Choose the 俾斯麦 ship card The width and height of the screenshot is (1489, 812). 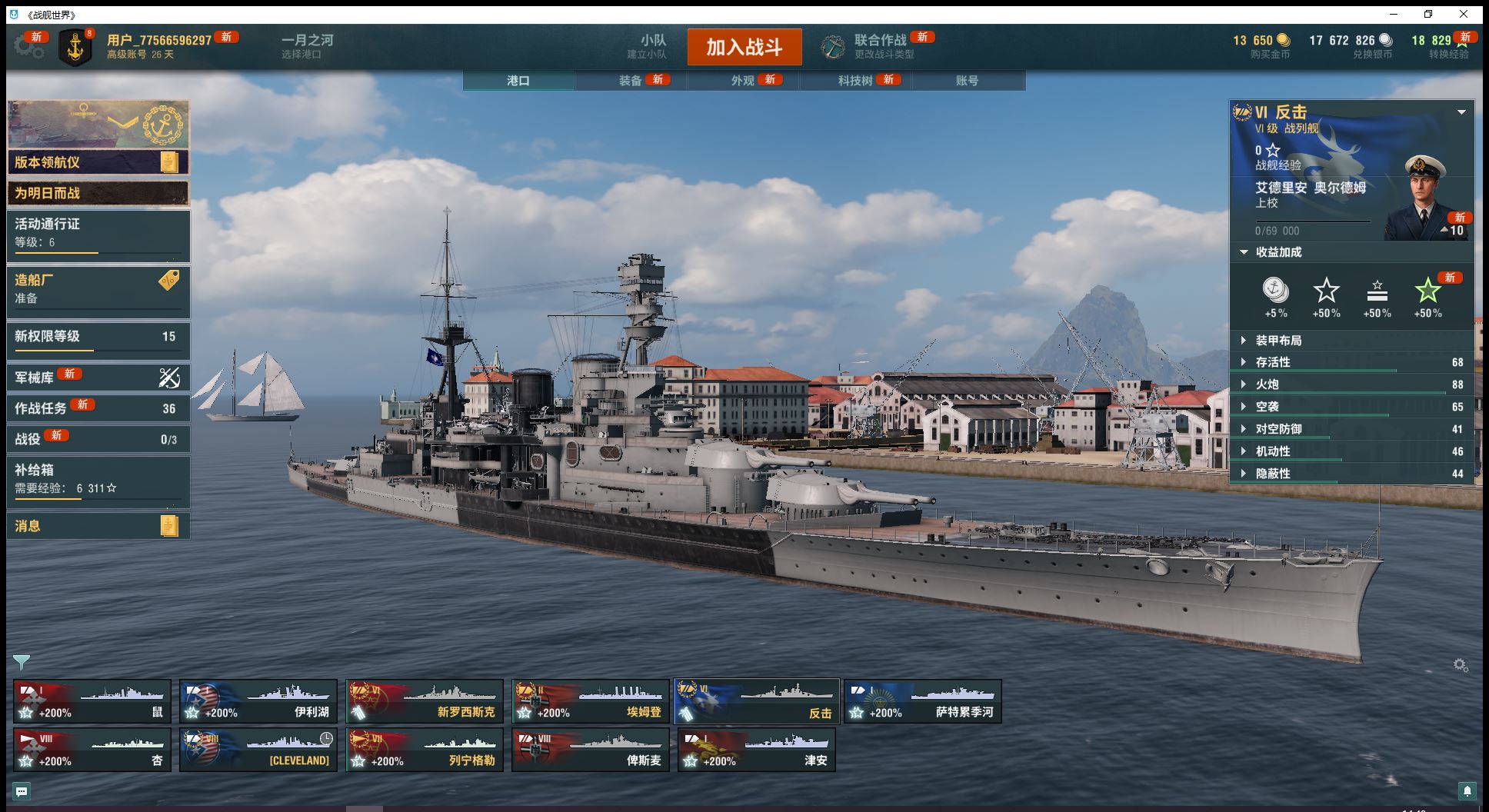point(591,750)
